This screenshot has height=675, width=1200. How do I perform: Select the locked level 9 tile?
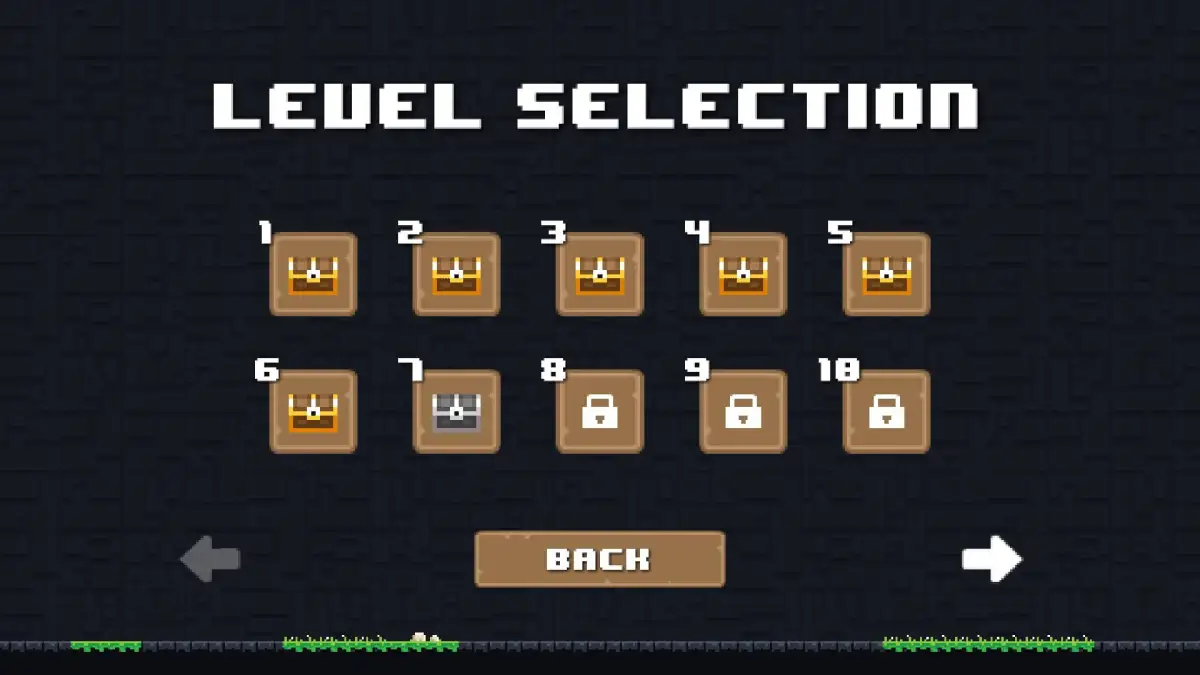pos(743,412)
